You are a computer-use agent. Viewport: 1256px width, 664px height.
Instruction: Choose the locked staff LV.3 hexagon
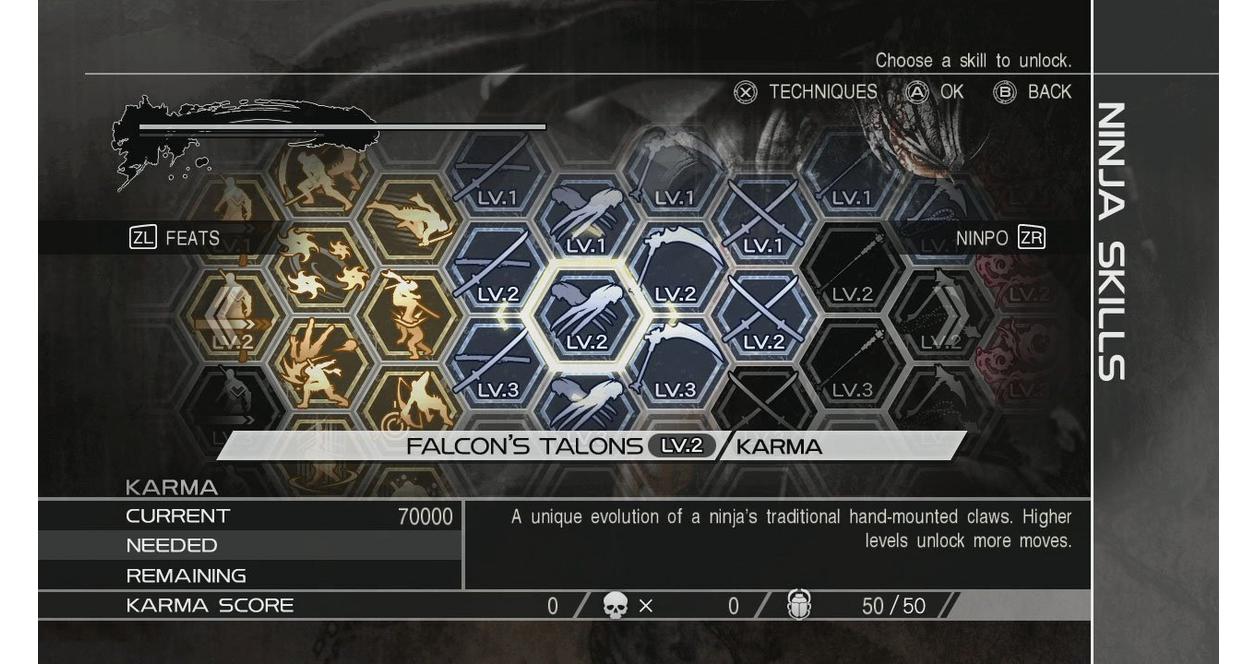(852, 365)
